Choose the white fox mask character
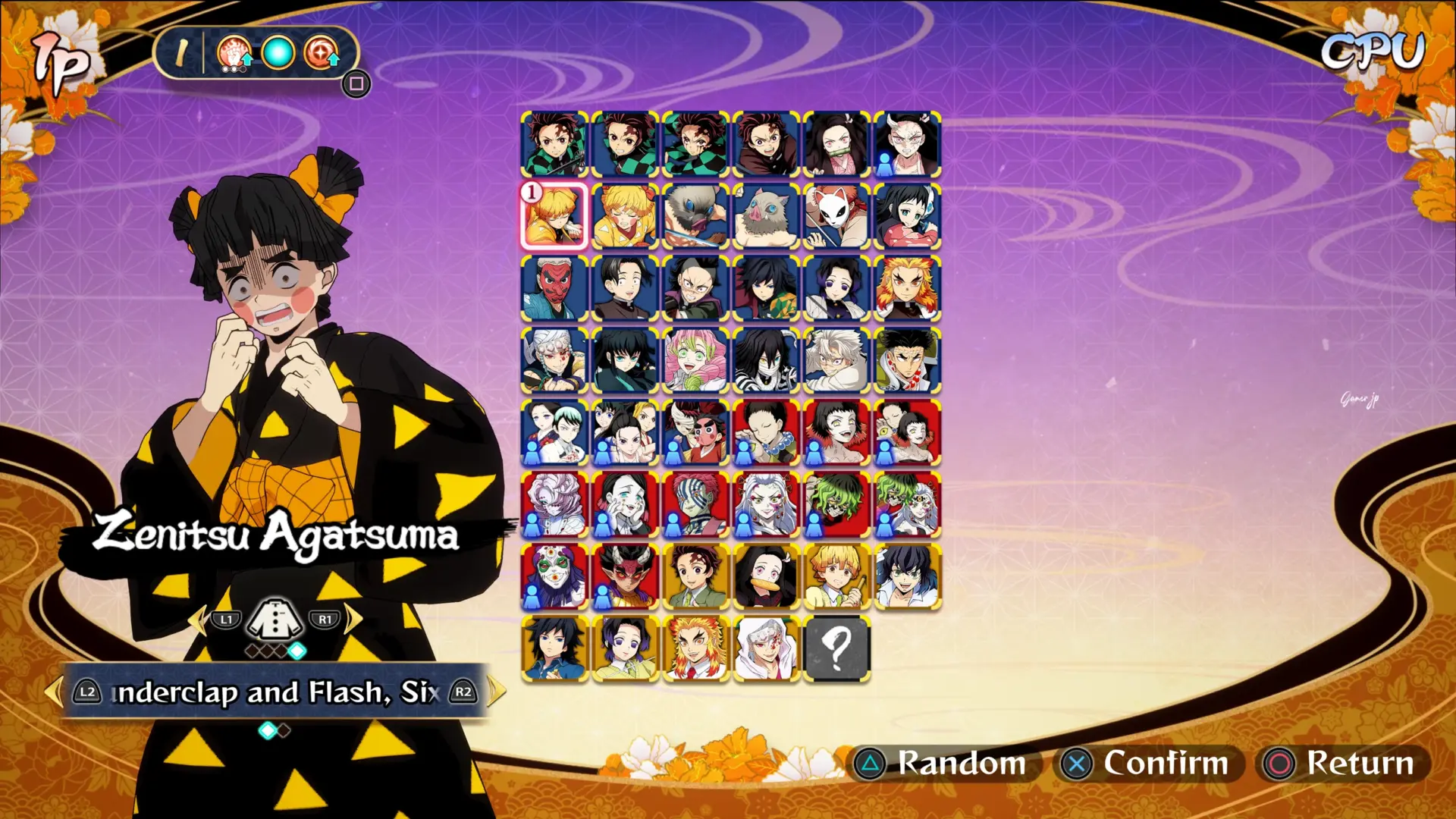The width and height of the screenshot is (1456, 819). point(836,216)
